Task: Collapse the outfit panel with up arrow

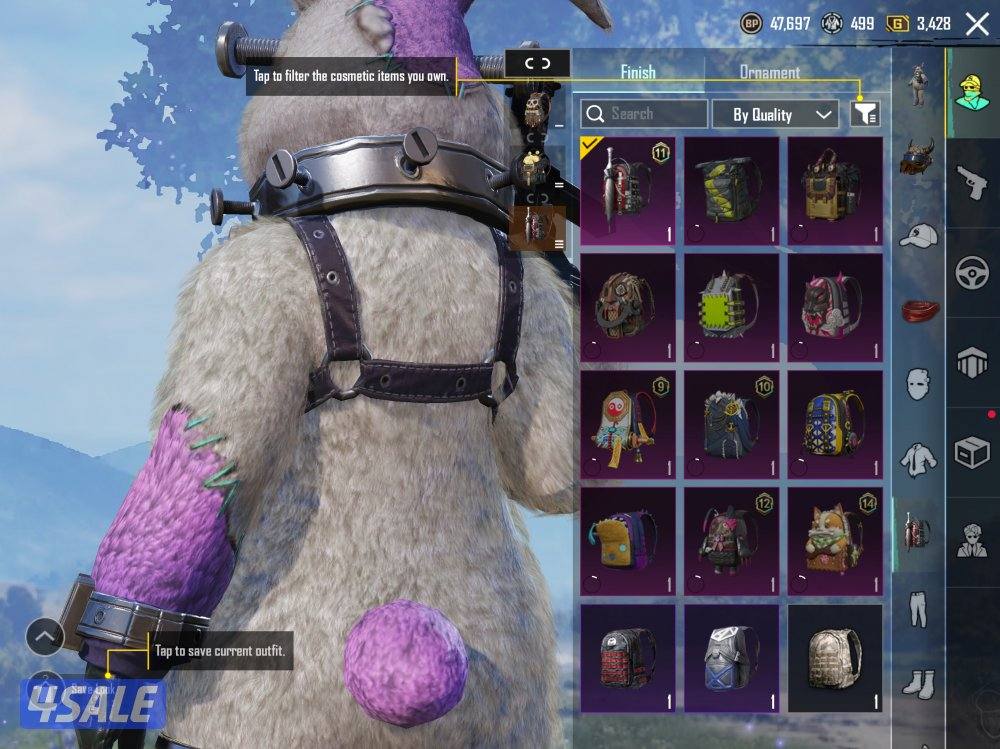Action: pyautogui.click(x=45, y=636)
